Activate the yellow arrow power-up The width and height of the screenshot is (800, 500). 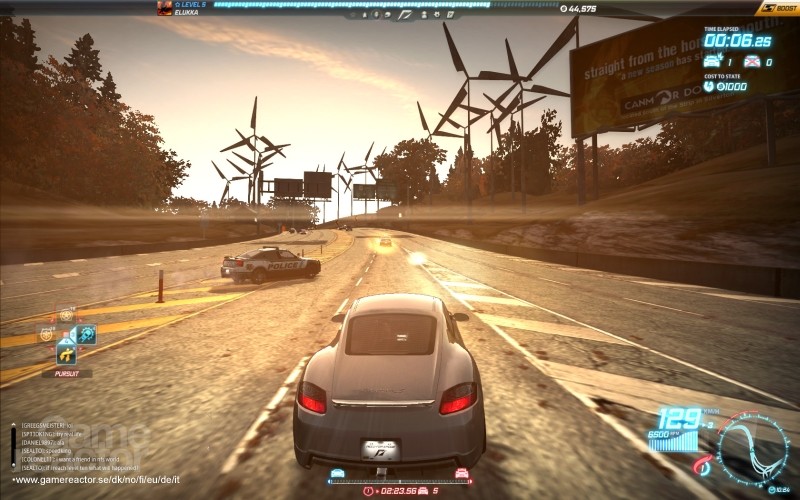tap(67, 353)
